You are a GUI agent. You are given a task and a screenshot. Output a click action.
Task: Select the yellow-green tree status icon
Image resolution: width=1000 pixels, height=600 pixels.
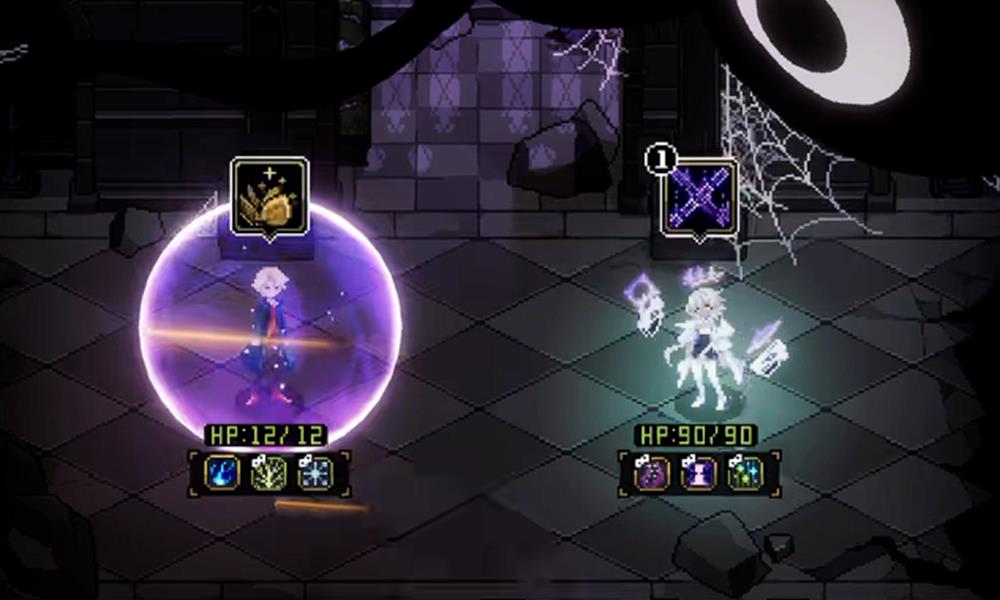point(269,472)
